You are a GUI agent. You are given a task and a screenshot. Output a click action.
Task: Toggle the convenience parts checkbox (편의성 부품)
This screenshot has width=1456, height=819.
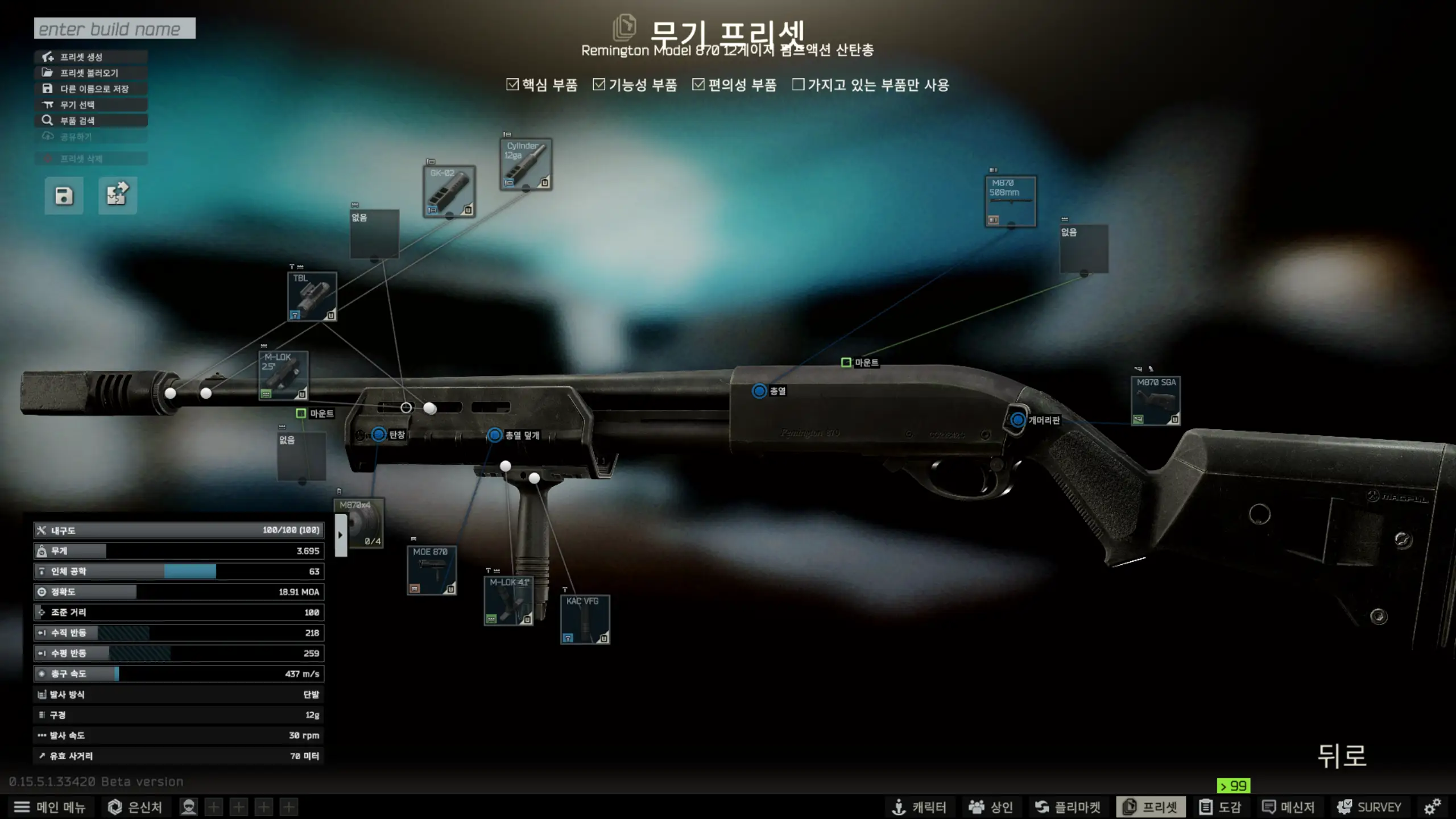[698, 85]
